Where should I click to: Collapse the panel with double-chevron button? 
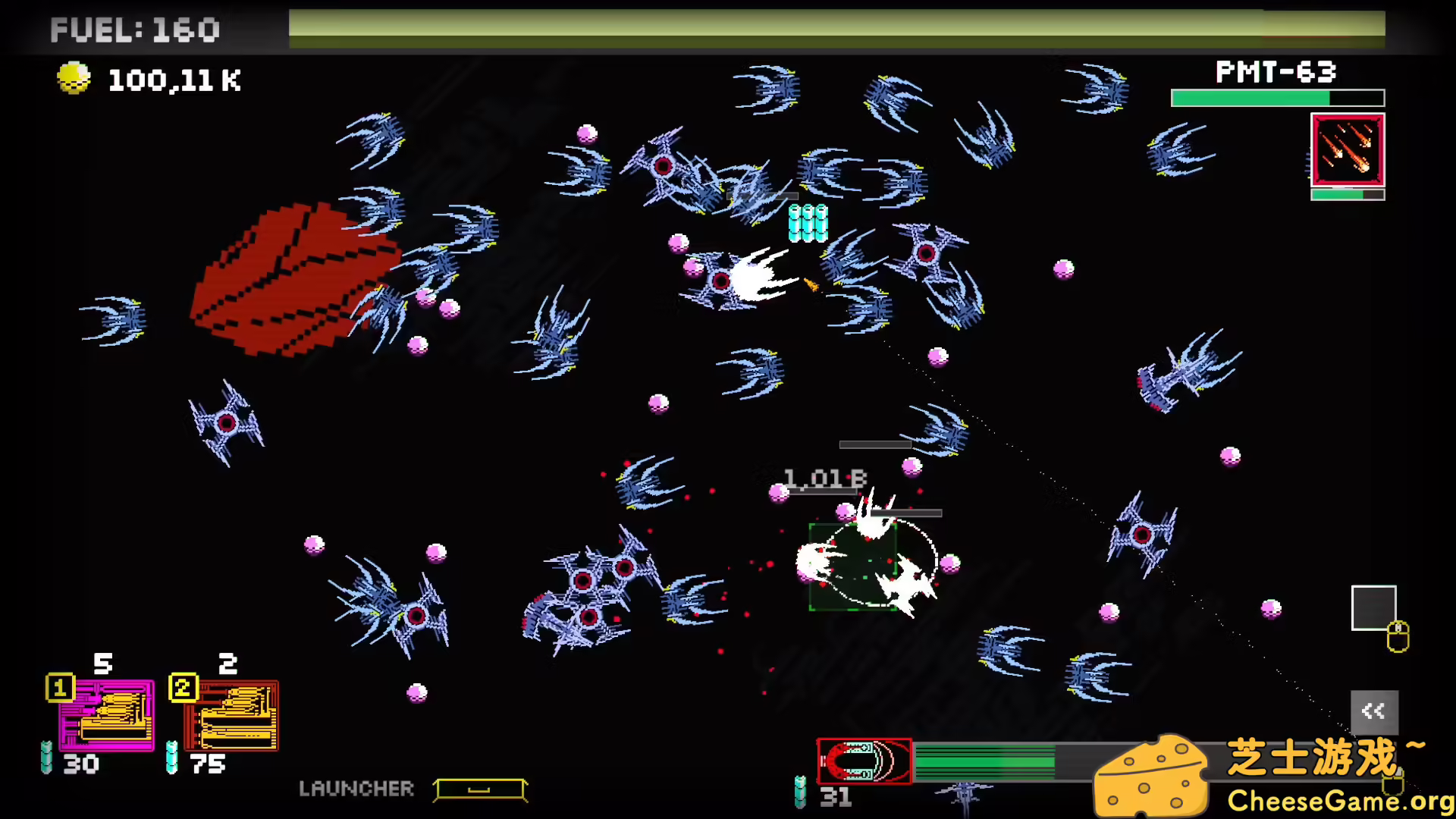1375,711
